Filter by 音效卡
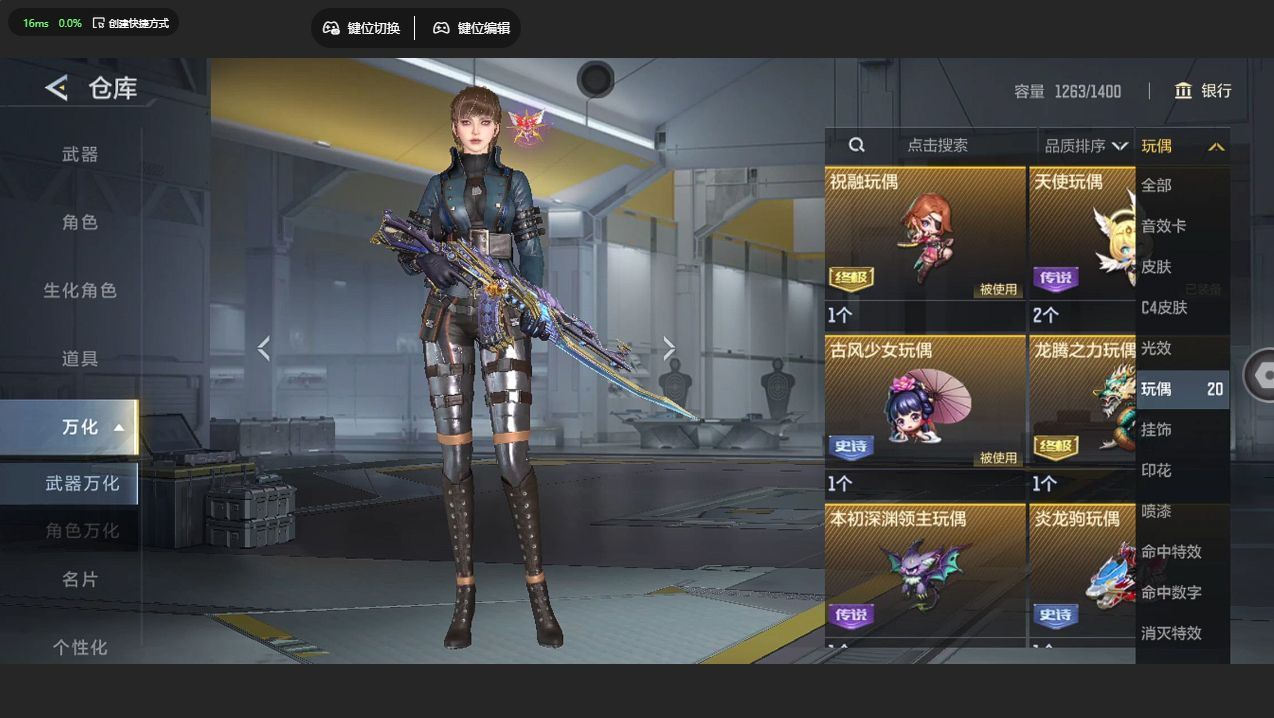Viewport: 1274px width, 718px height. click(1163, 226)
